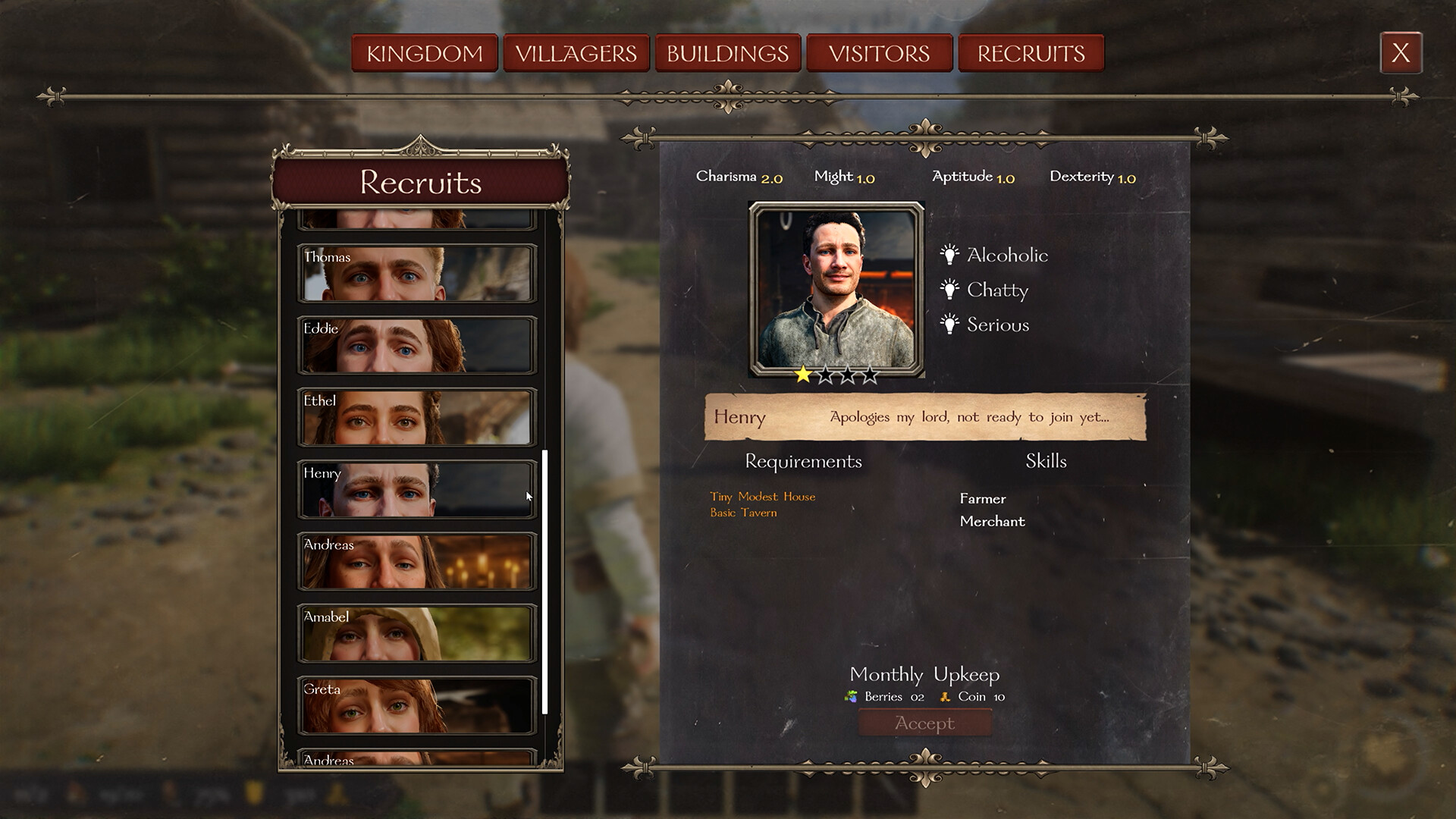Open the Visitors tab
Viewport: 1456px width, 819px height.
pos(879,53)
